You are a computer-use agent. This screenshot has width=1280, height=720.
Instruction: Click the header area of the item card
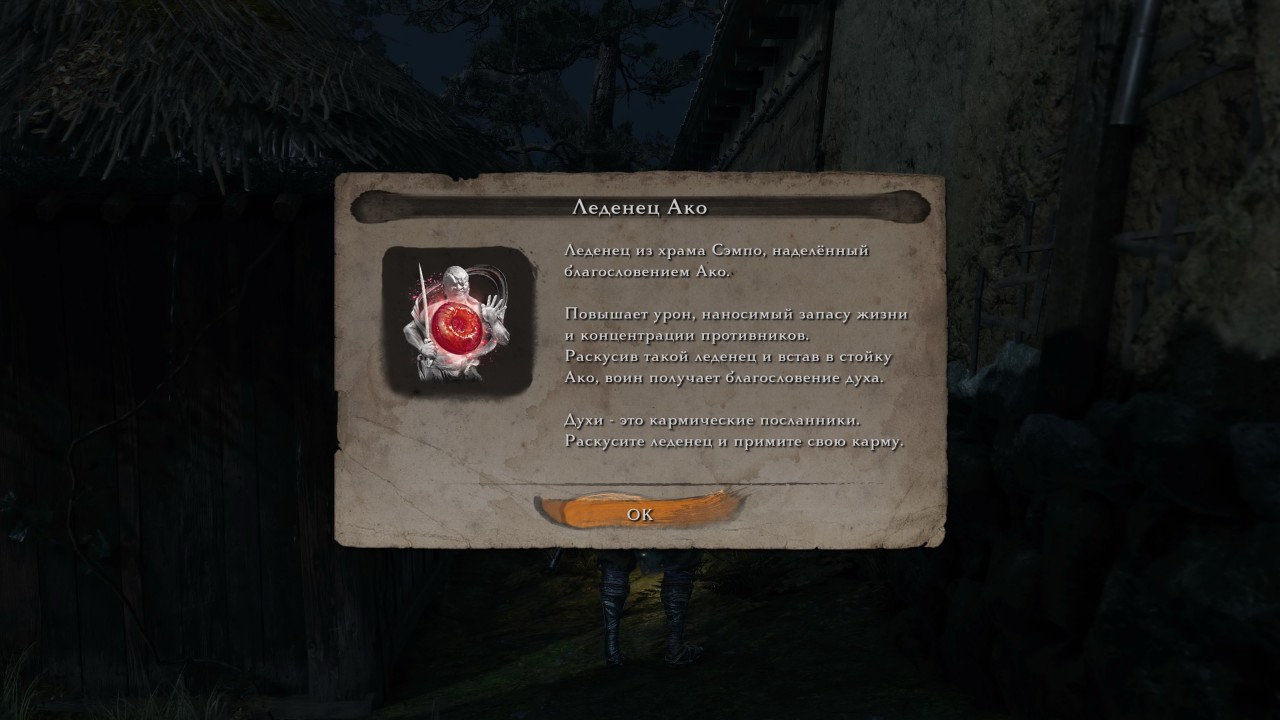pos(640,207)
